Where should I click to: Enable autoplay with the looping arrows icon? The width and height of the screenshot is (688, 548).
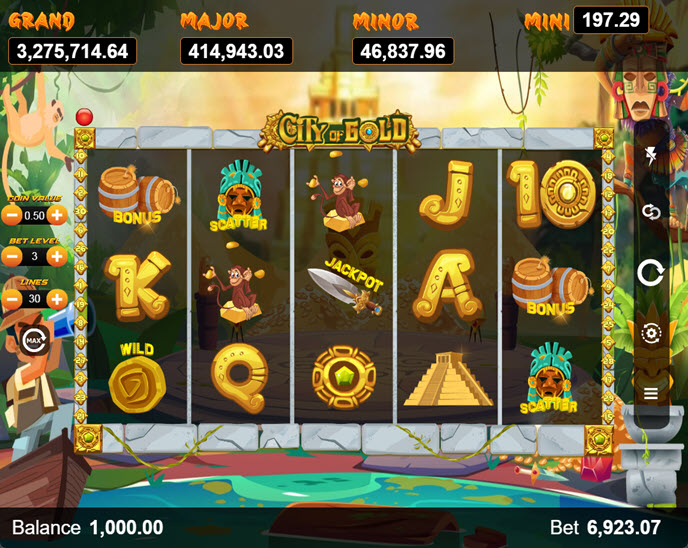coord(651,212)
